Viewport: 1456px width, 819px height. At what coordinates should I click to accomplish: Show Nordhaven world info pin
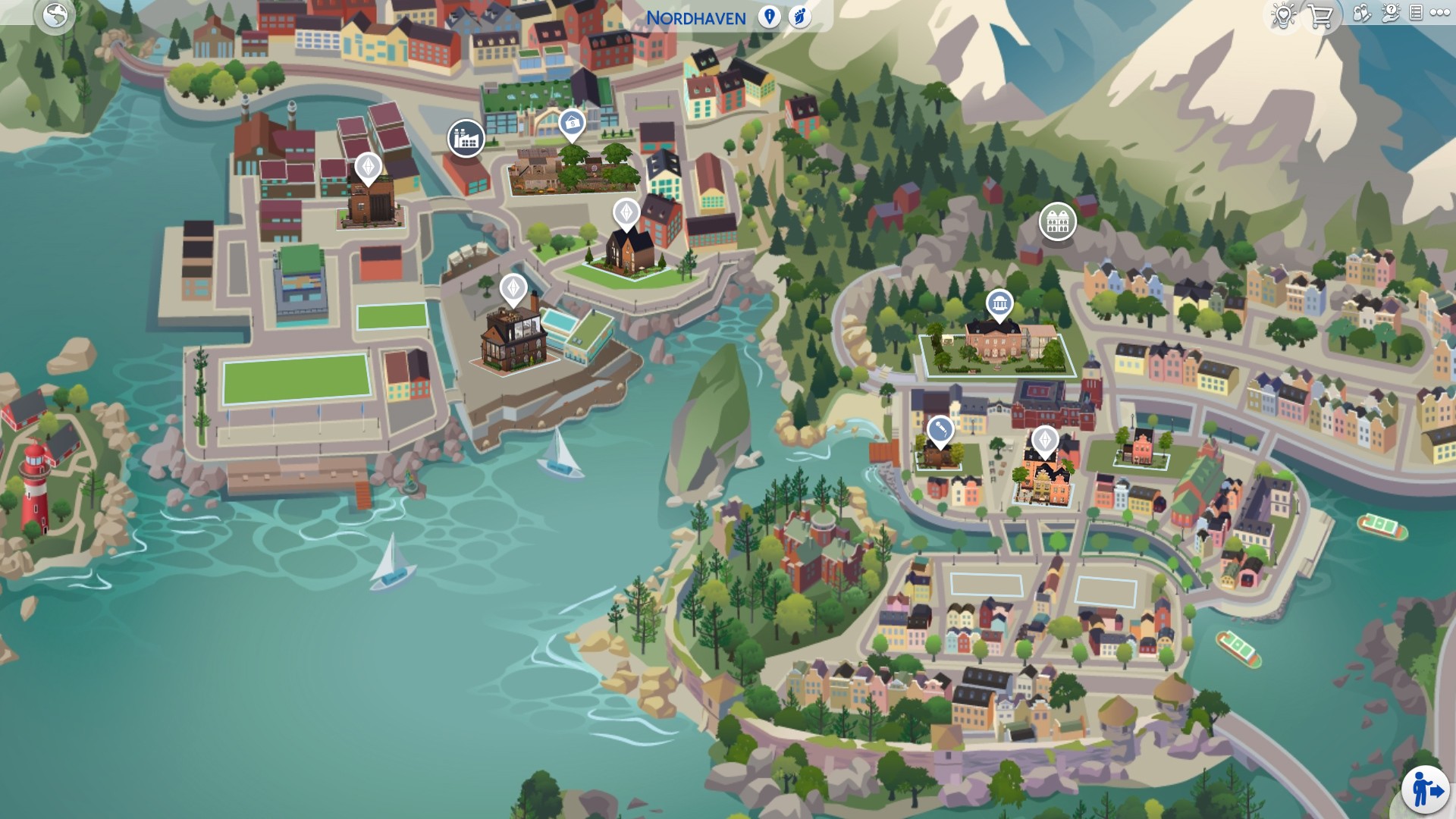[x=769, y=17]
